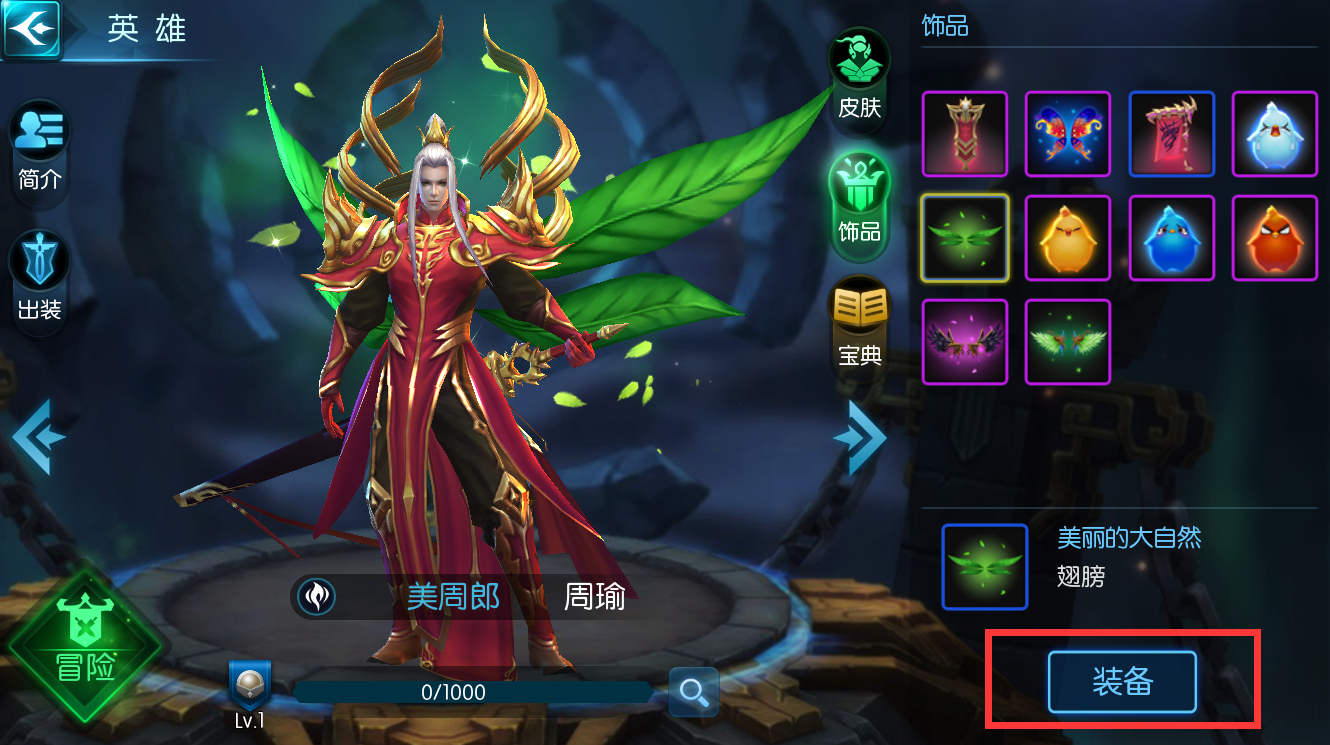Viewport: 1330px width, 745px height.
Task: Open the 简介 hero profile panel
Action: (38, 150)
